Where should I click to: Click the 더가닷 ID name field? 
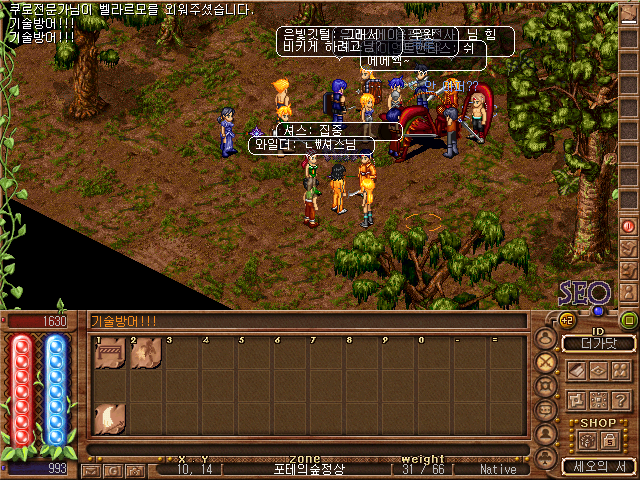[598, 343]
